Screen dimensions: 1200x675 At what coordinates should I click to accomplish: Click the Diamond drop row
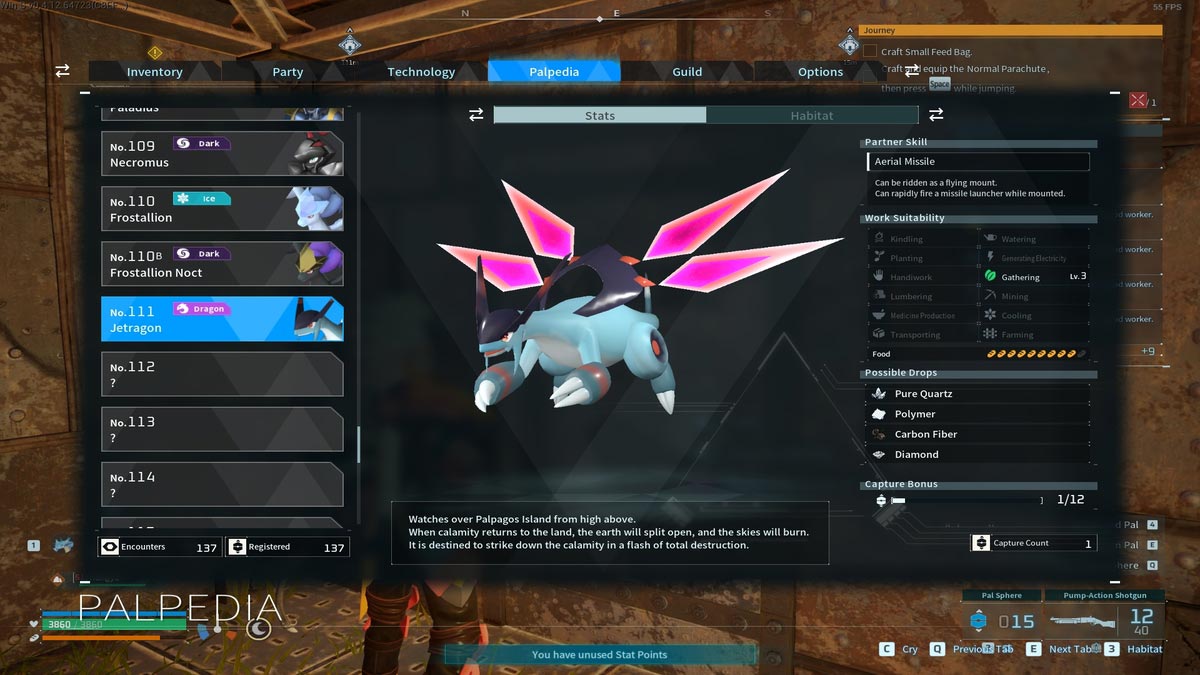[977, 454]
